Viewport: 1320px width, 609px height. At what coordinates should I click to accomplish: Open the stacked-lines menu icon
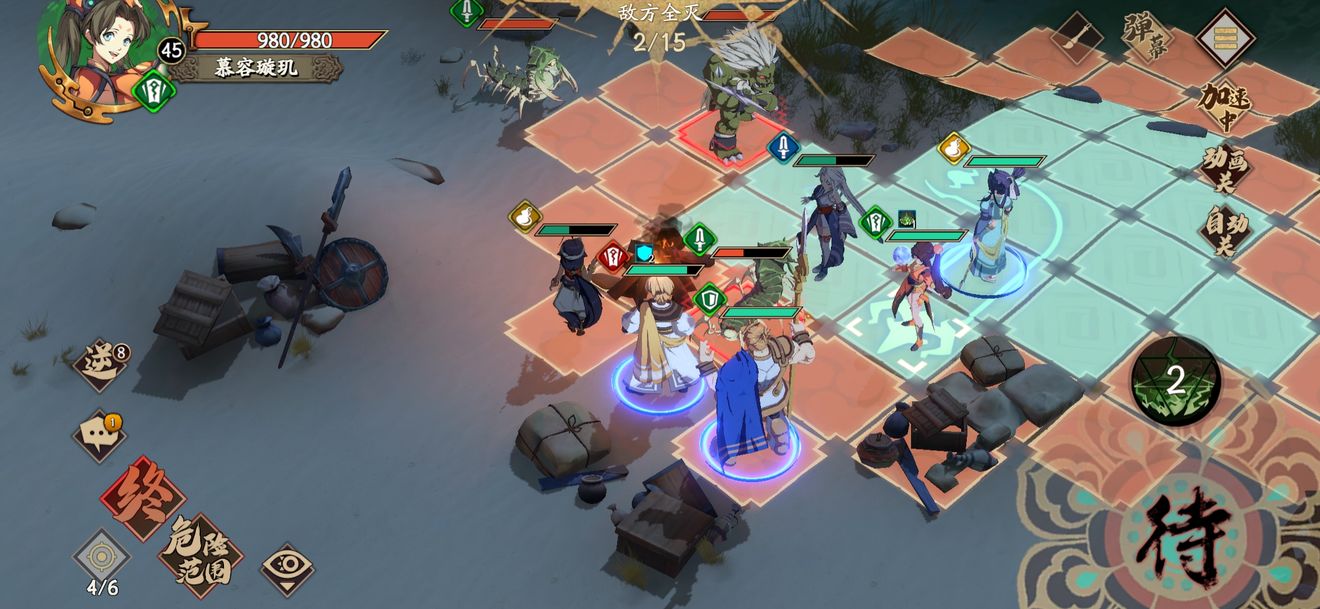pyautogui.click(x=1225, y=38)
